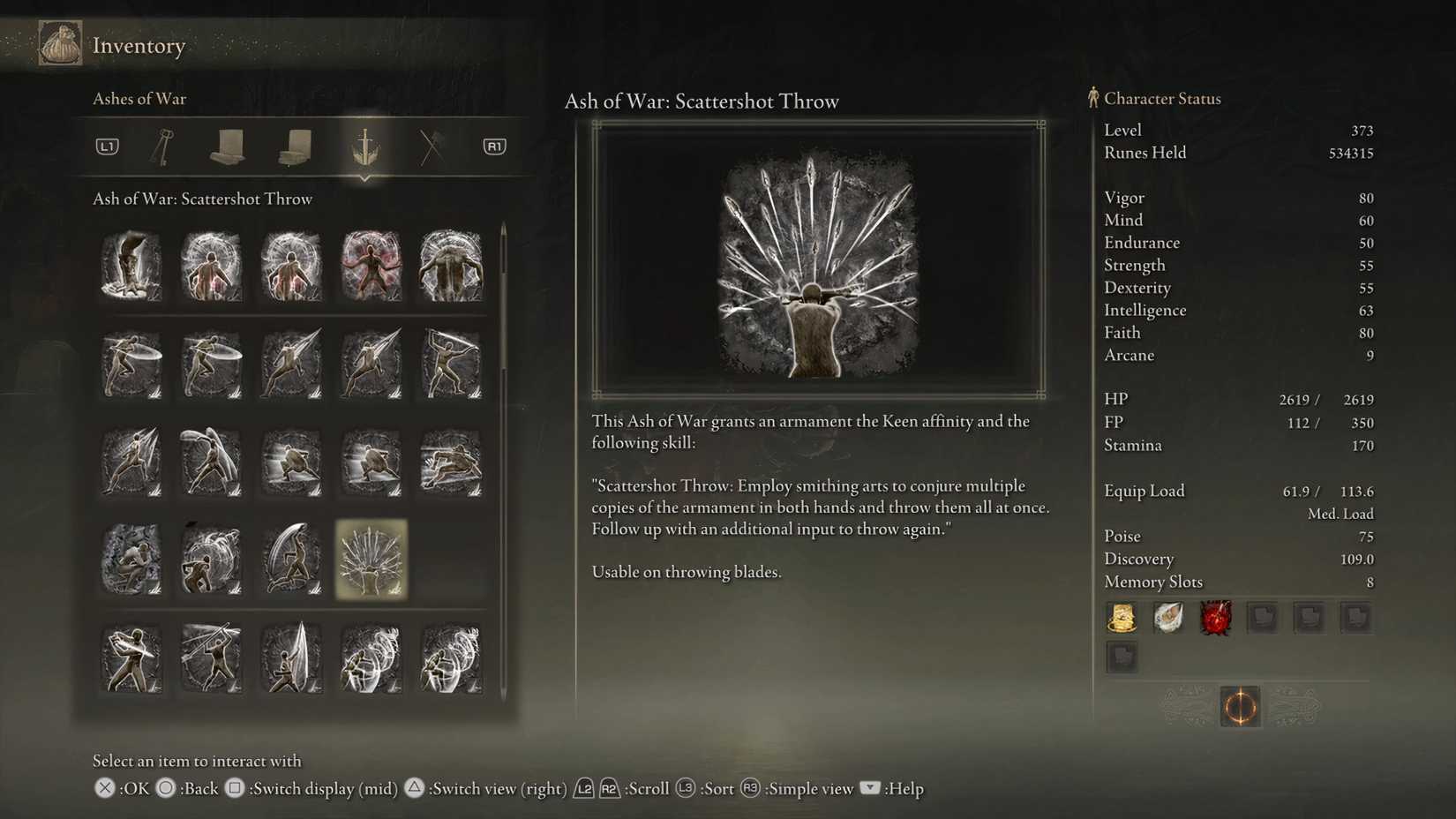1456x819 pixels.
Task: Click the red Crimson talisman icon
Action: click(1216, 618)
